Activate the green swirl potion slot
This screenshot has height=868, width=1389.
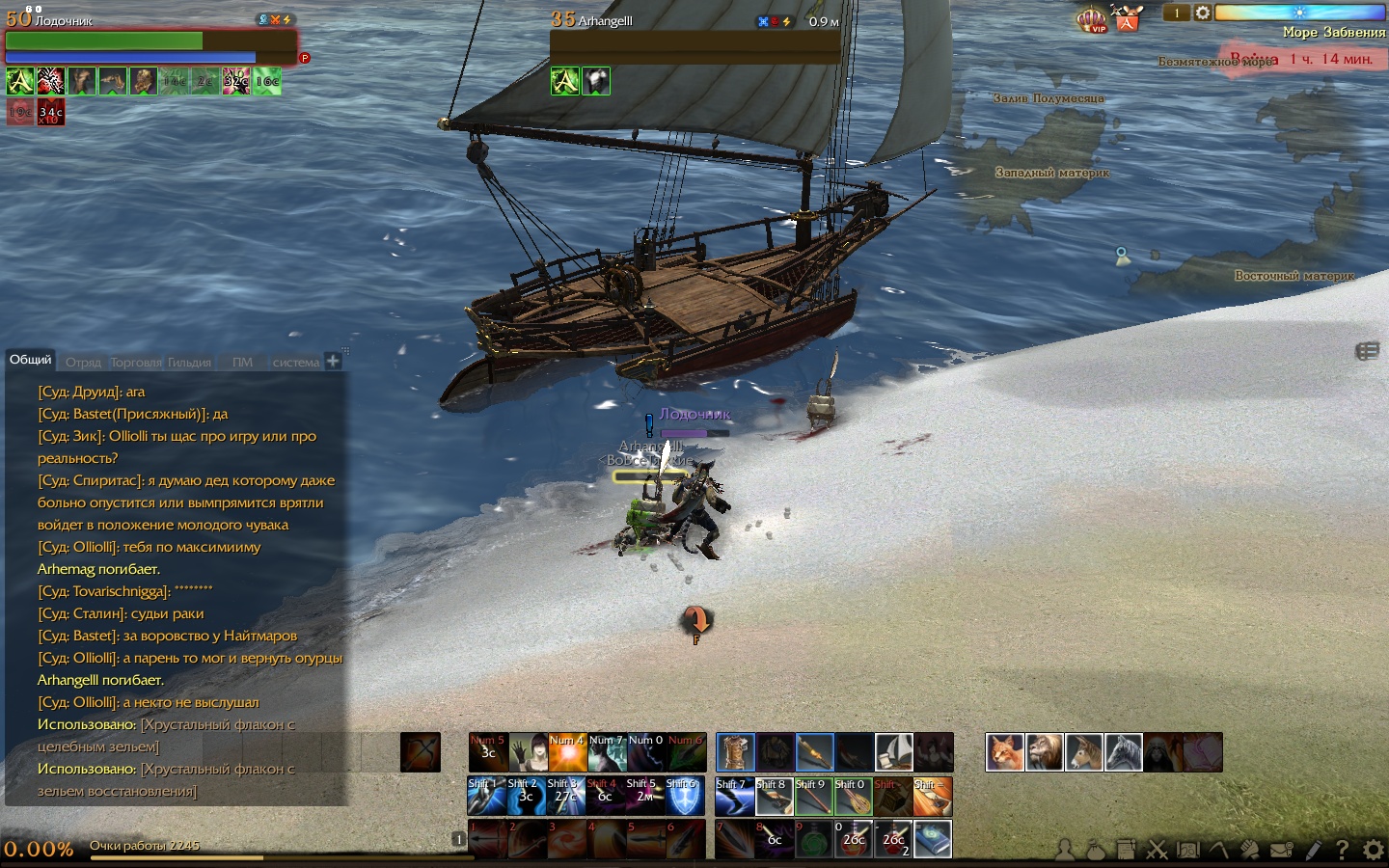[813, 839]
